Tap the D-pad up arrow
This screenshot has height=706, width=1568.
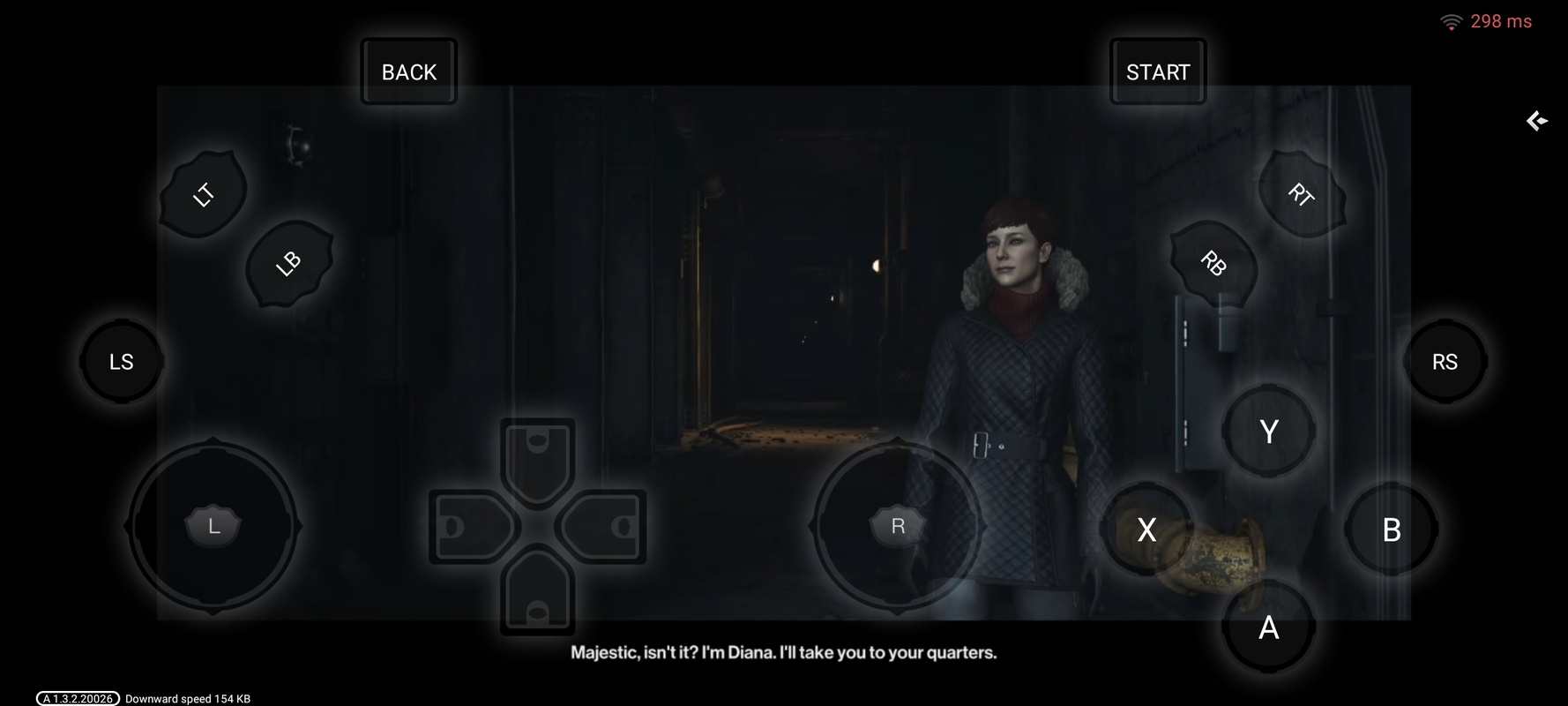537,455
